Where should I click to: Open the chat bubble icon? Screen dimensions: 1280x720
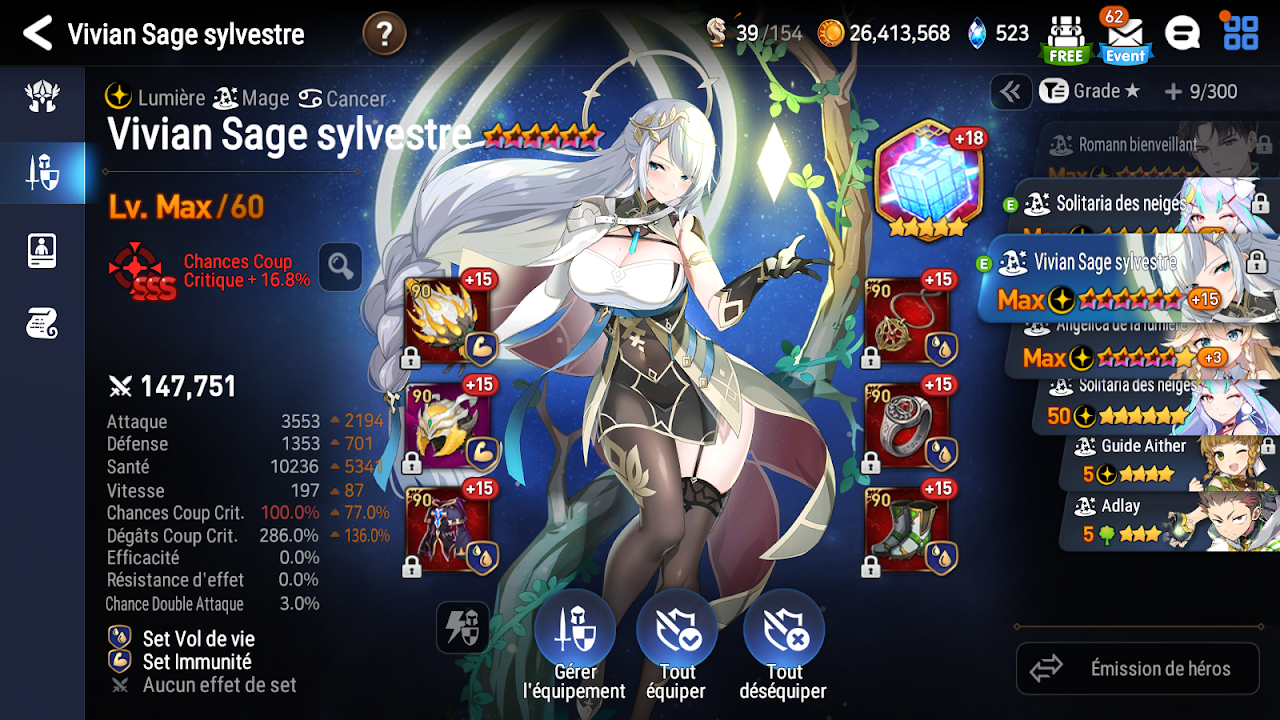click(x=1182, y=34)
